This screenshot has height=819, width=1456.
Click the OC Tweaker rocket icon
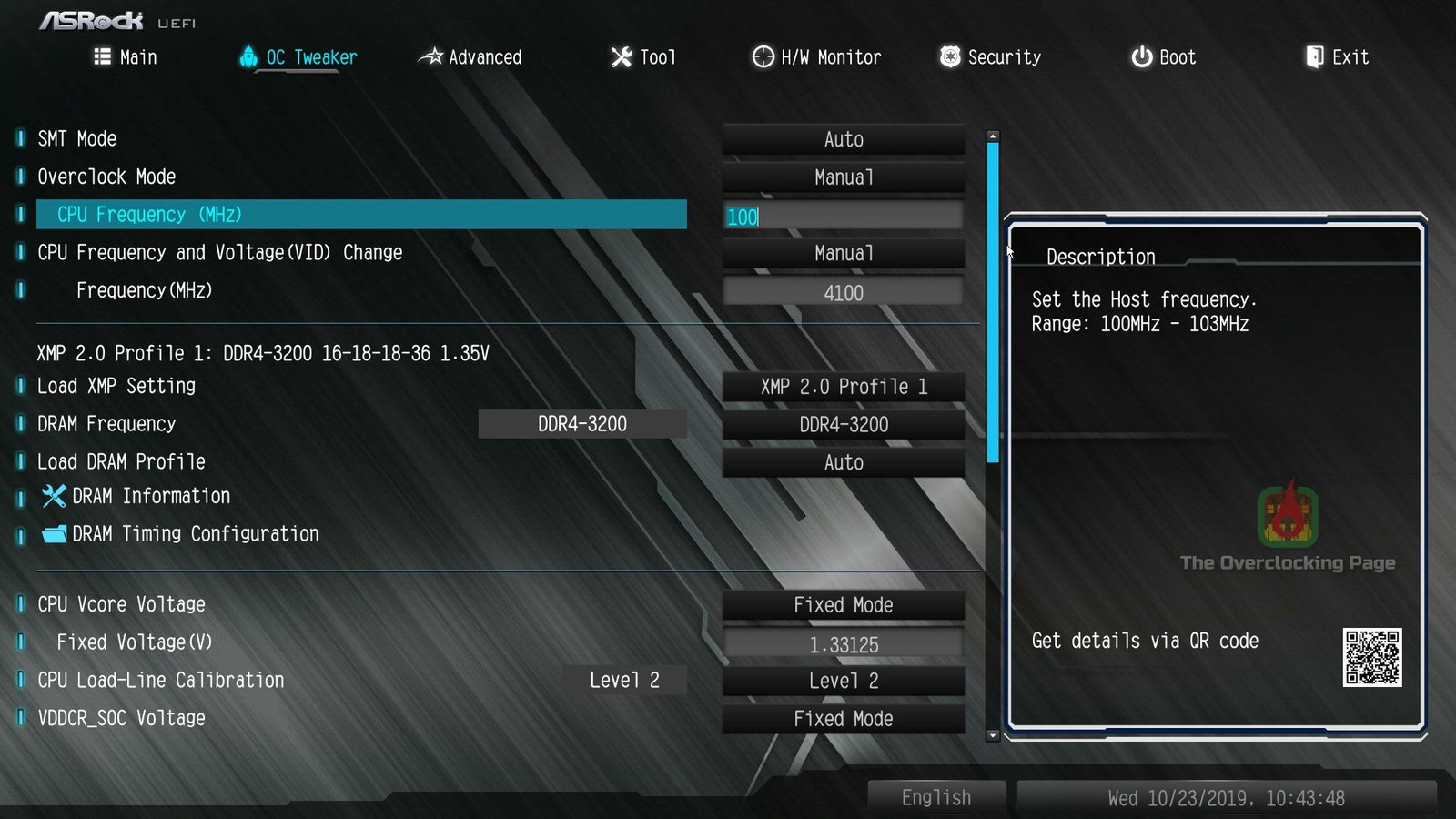[x=247, y=56]
